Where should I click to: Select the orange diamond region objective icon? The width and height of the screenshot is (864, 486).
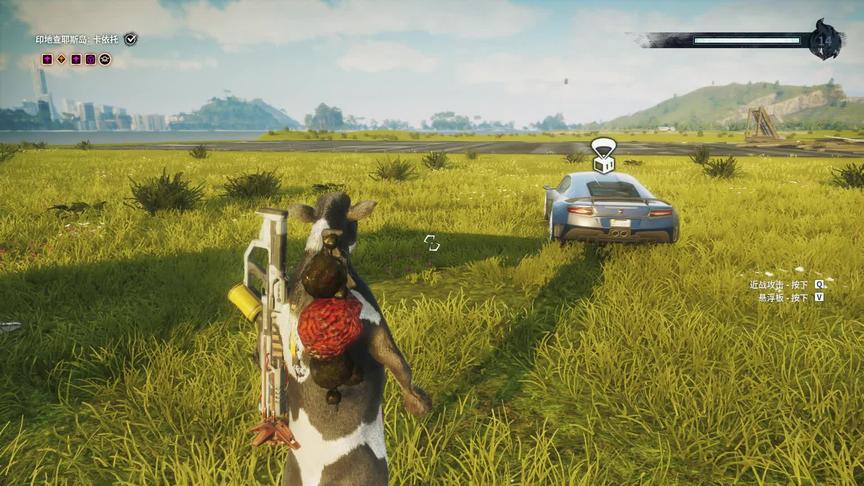(x=61, y=59)
